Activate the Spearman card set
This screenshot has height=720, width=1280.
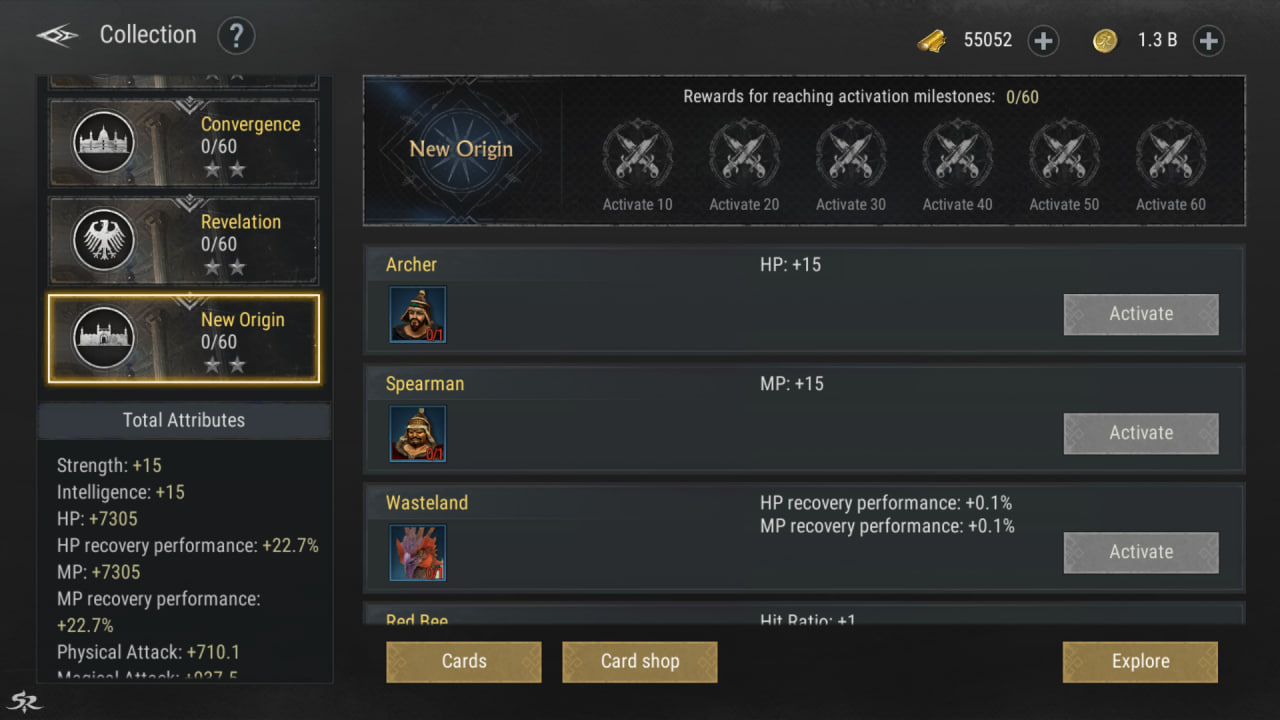tap(1140, 433)
